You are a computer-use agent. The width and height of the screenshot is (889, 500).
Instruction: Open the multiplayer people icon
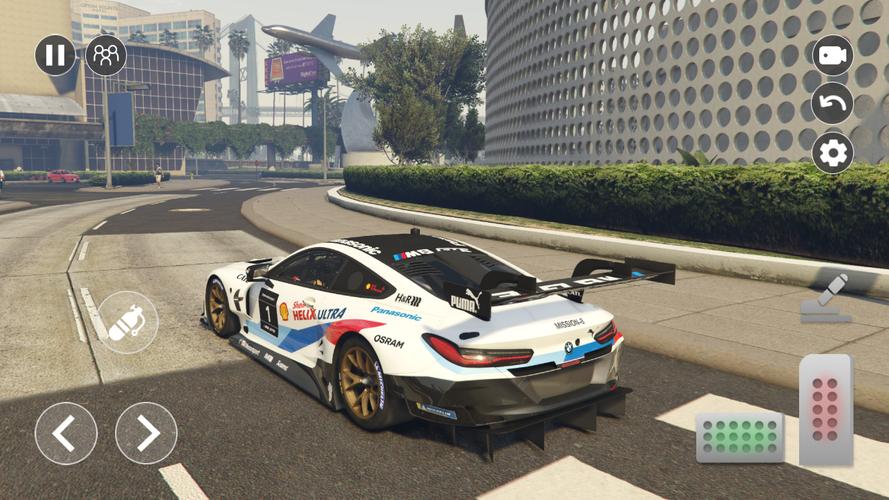tap(106, 55)
